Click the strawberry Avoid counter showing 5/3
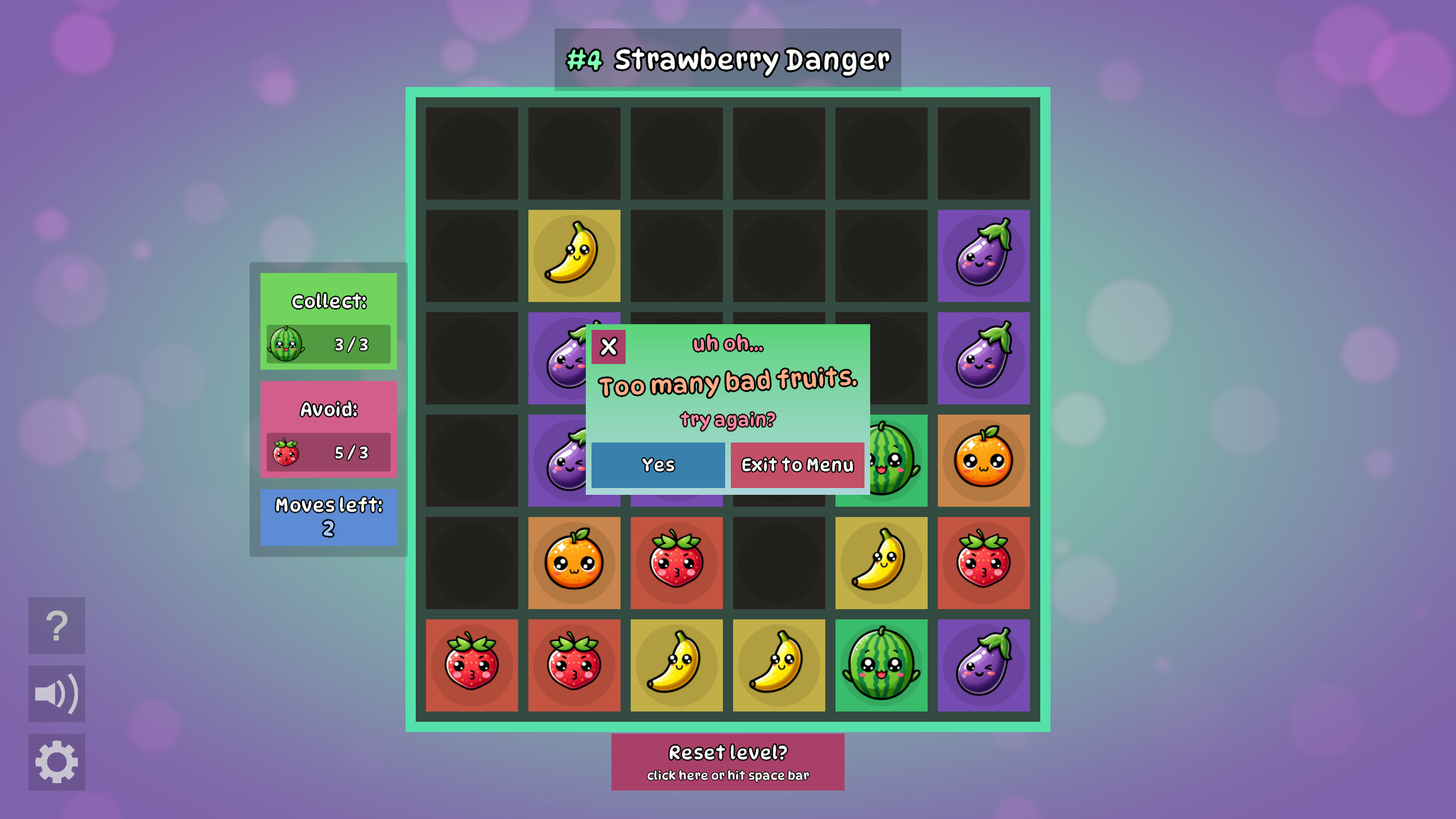Image resolution: width=1456 pixels, height=819 pixels. coord(328,452)
